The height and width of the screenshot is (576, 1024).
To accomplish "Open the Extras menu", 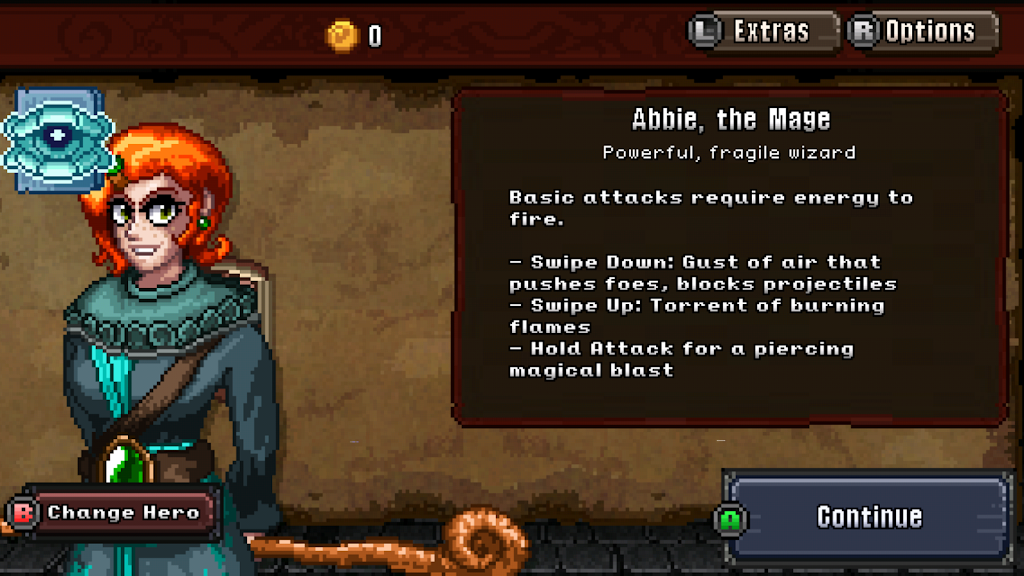I will pos(763,31).
